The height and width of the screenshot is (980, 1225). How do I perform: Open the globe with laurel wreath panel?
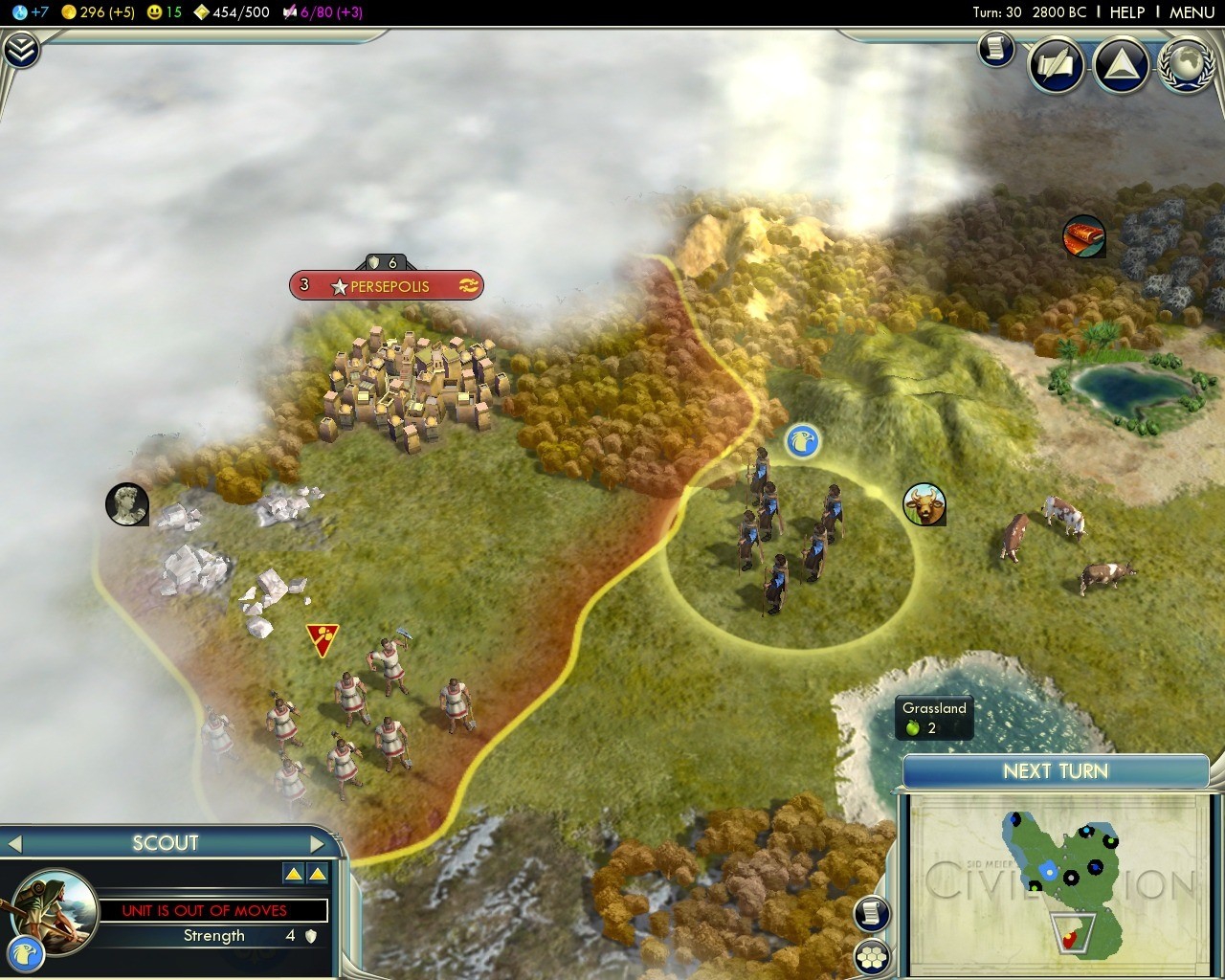[x=1187, y=65]
